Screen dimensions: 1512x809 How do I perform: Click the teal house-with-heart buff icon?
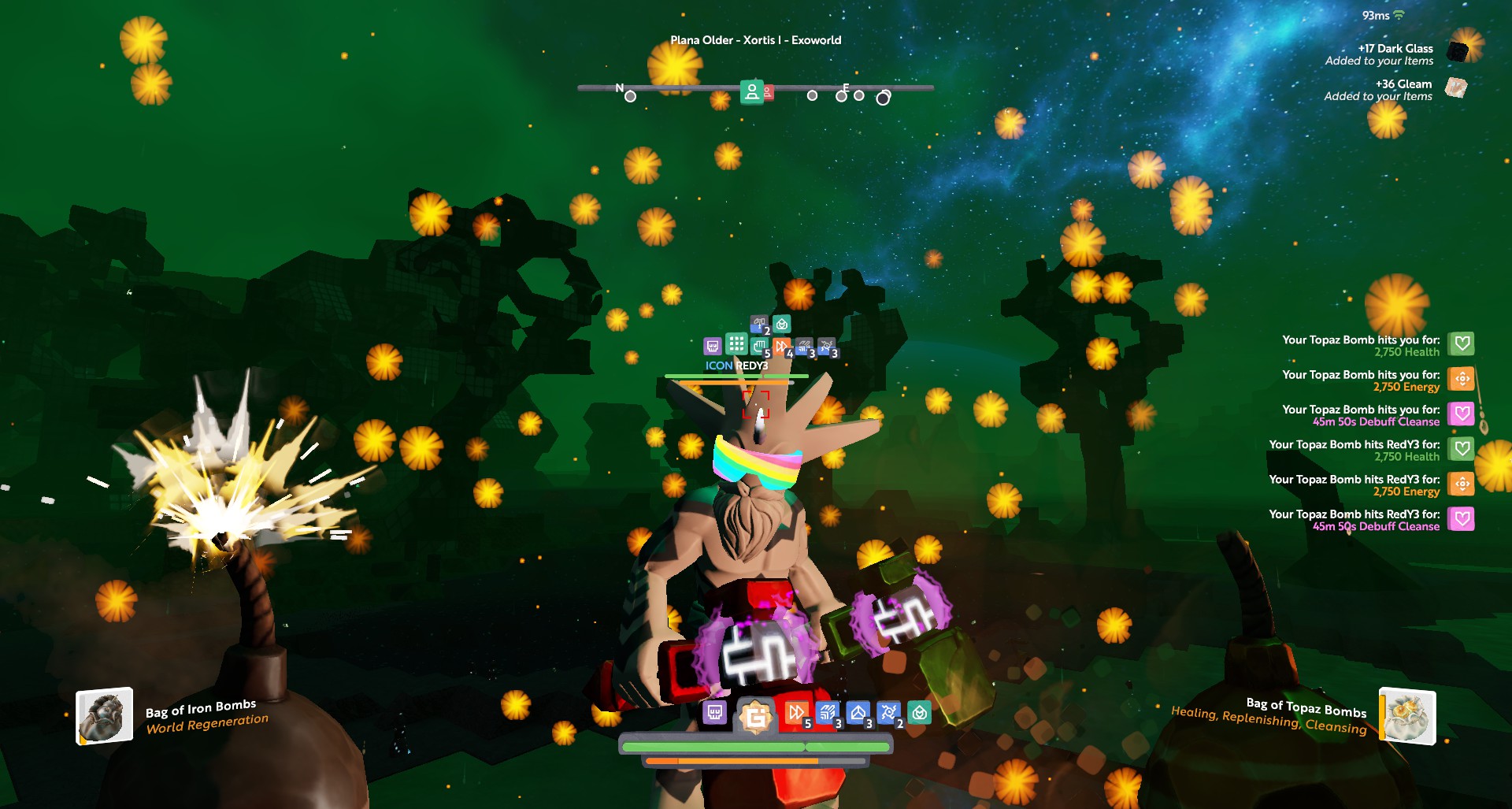[x=919, y=713]
